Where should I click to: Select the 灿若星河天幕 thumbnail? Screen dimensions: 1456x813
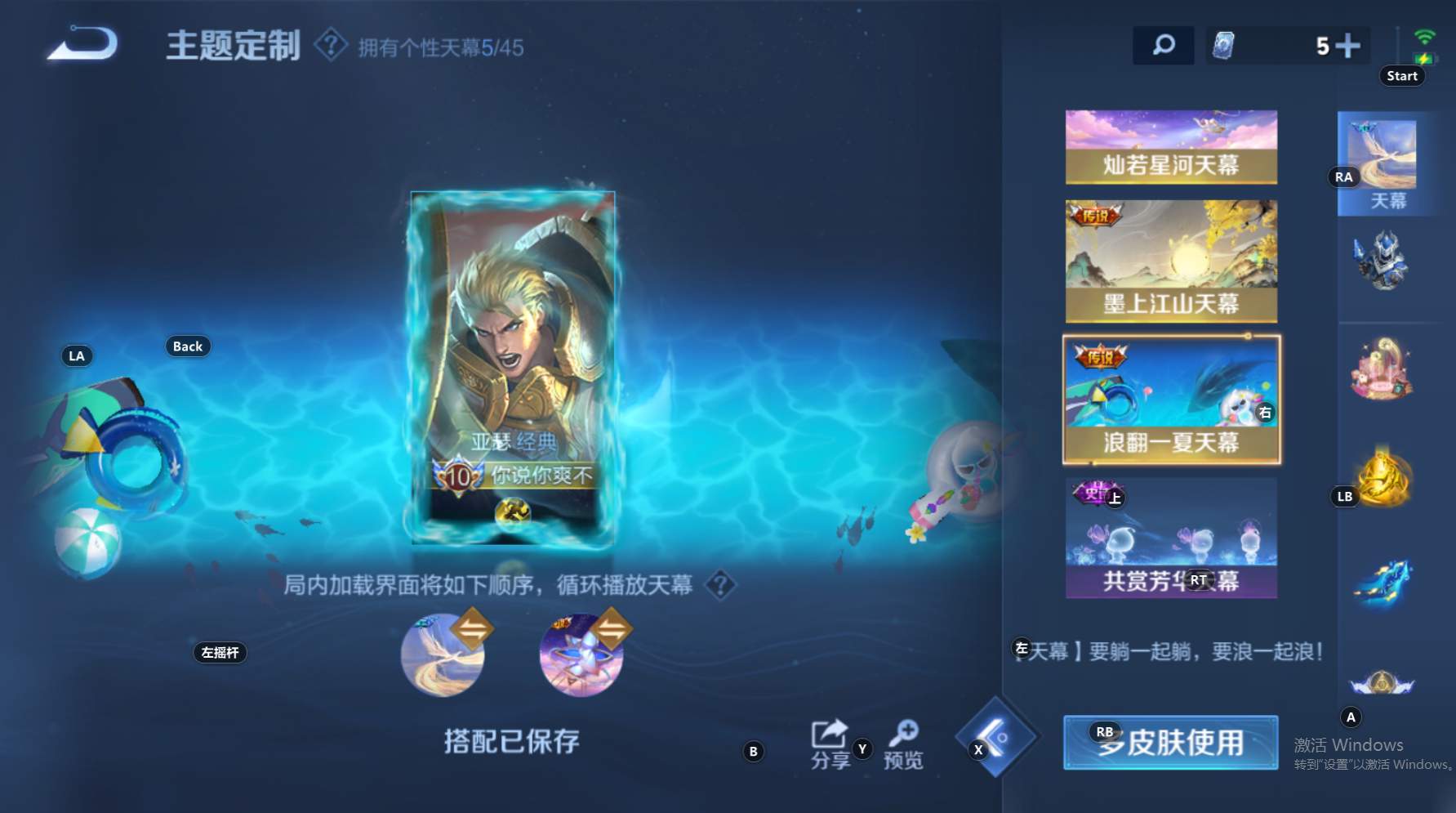click(1171, 147)
